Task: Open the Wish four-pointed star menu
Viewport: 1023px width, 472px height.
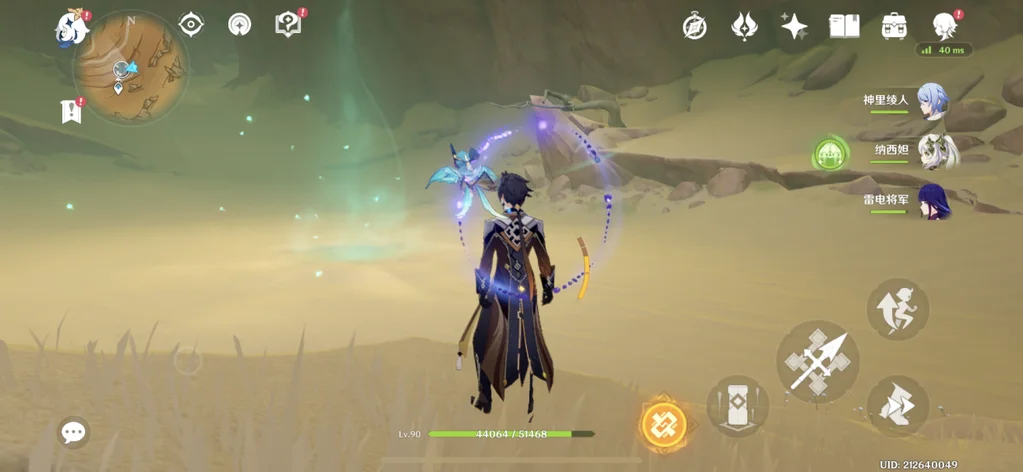Action: tap(794, 27)
